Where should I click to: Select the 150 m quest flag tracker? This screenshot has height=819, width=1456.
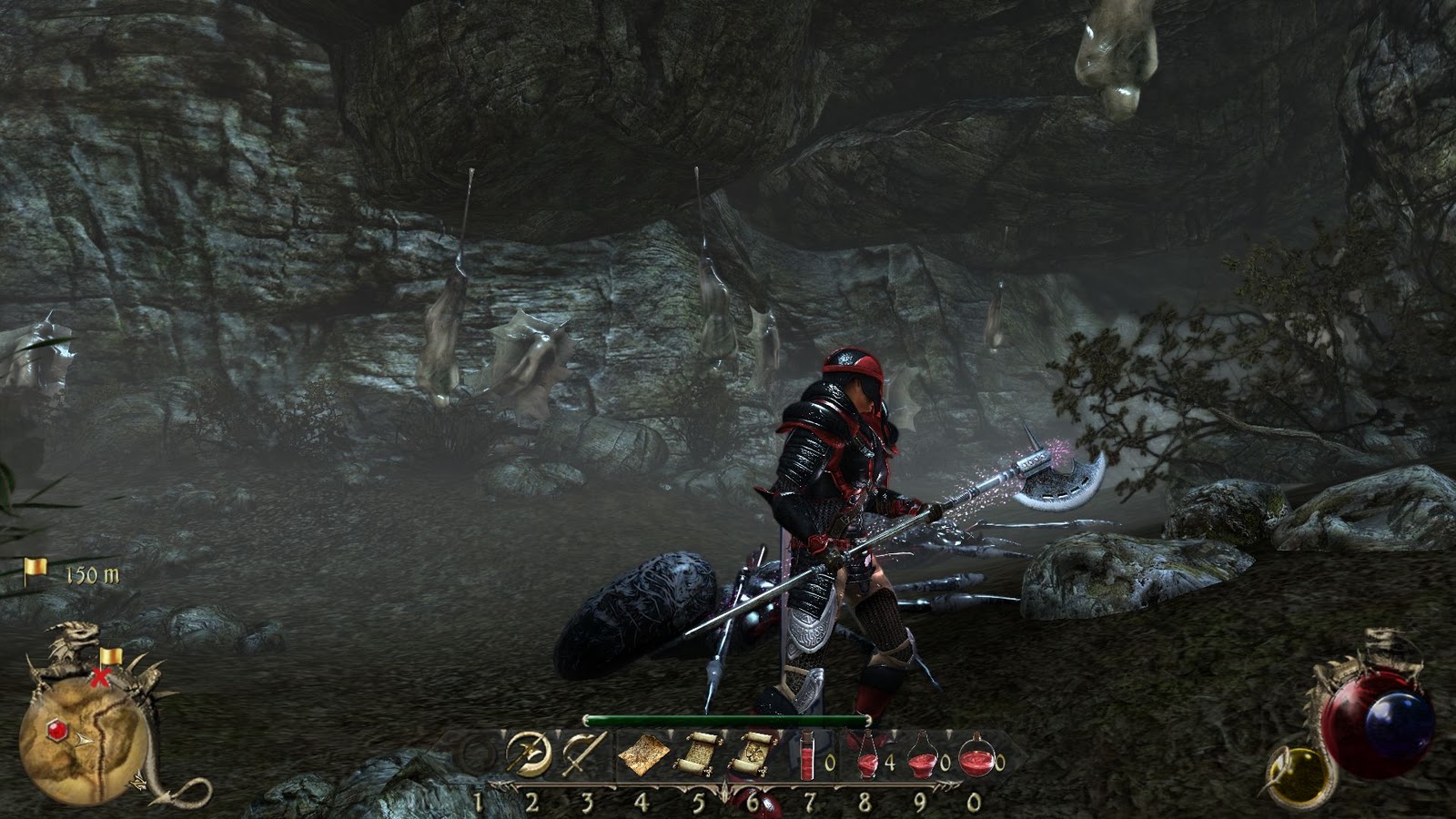(x=73, y=572)
